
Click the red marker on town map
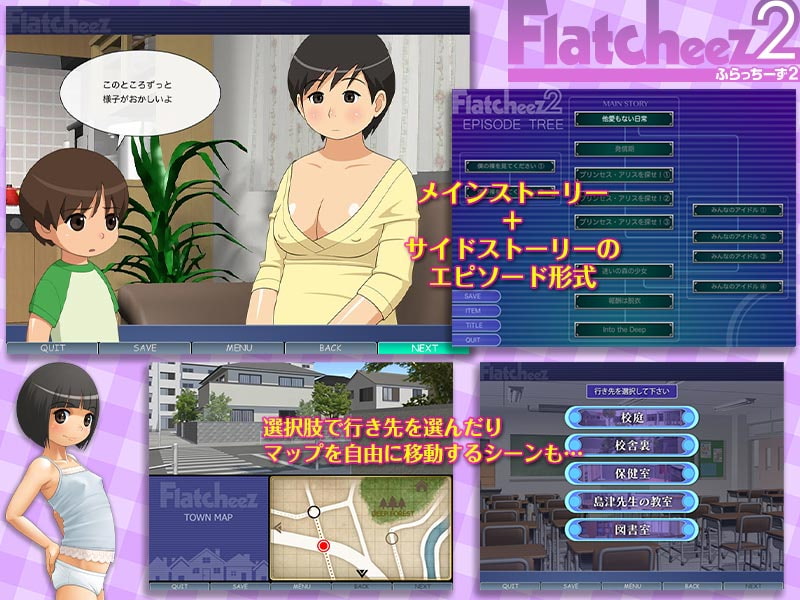tap(323, 545)
